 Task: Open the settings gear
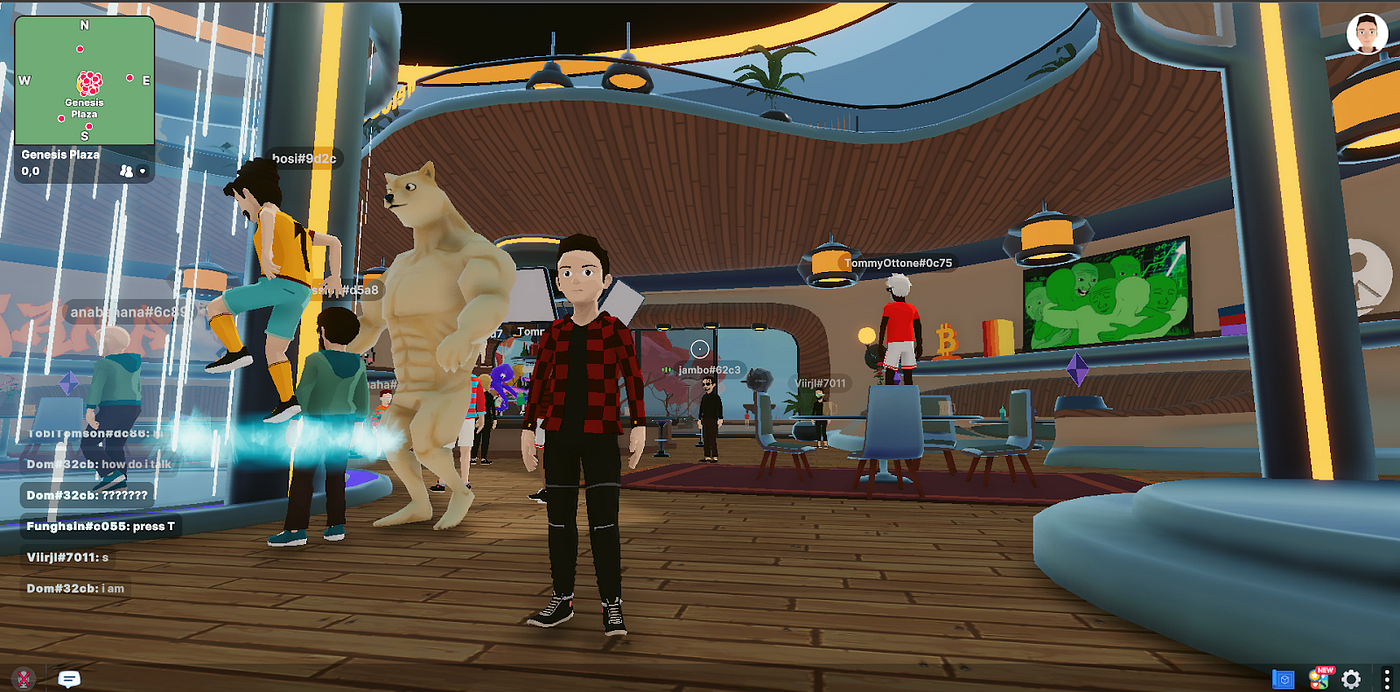coord(1351,679)
